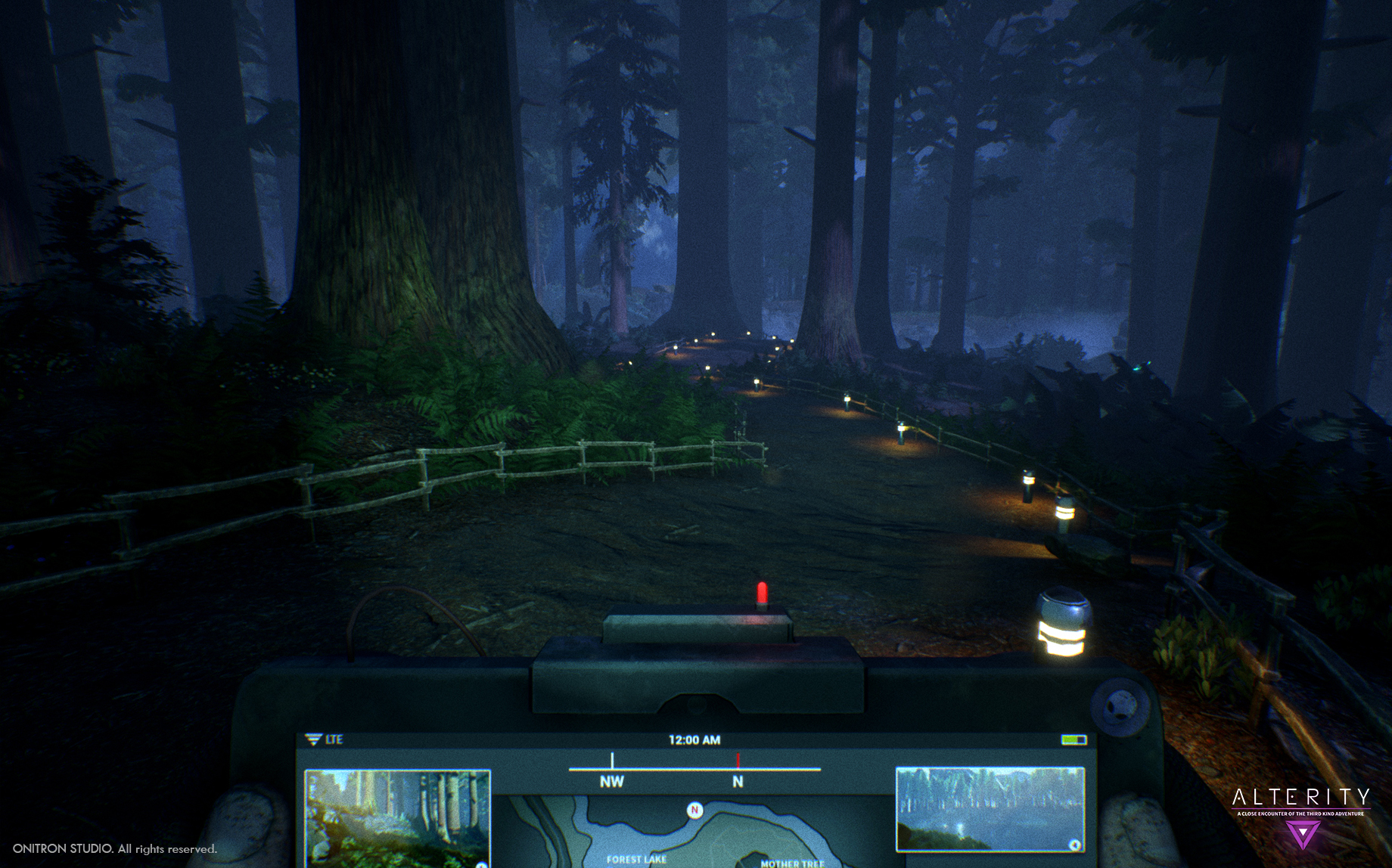
Task: Click the round N marker on map
Action: tap(694, 811)
